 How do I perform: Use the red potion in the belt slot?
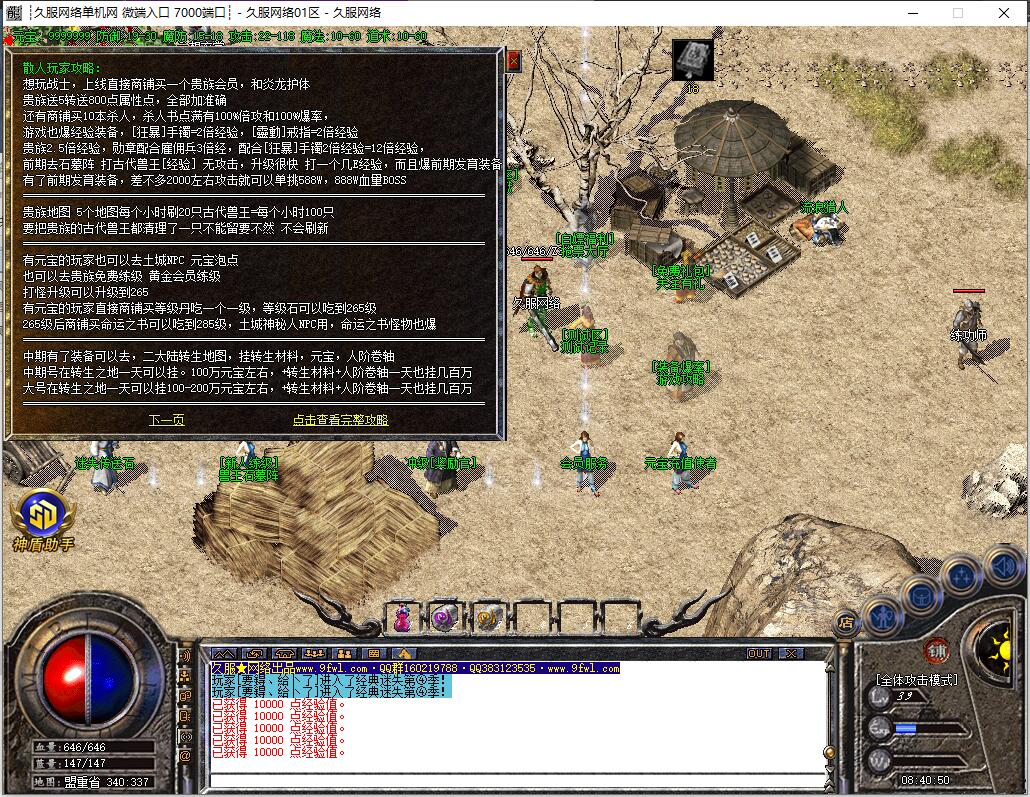click(401, 619)
